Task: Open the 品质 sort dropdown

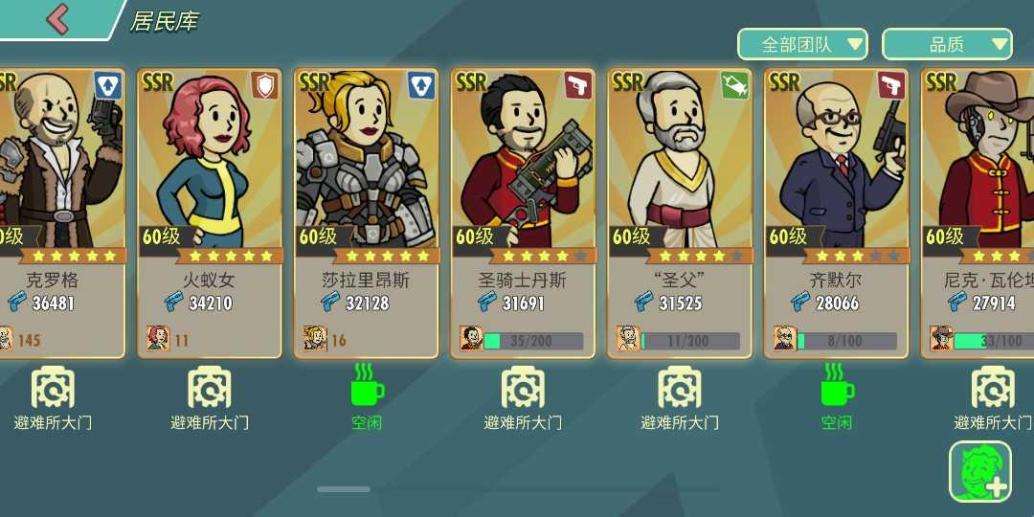Action: (x=946, y=44)
